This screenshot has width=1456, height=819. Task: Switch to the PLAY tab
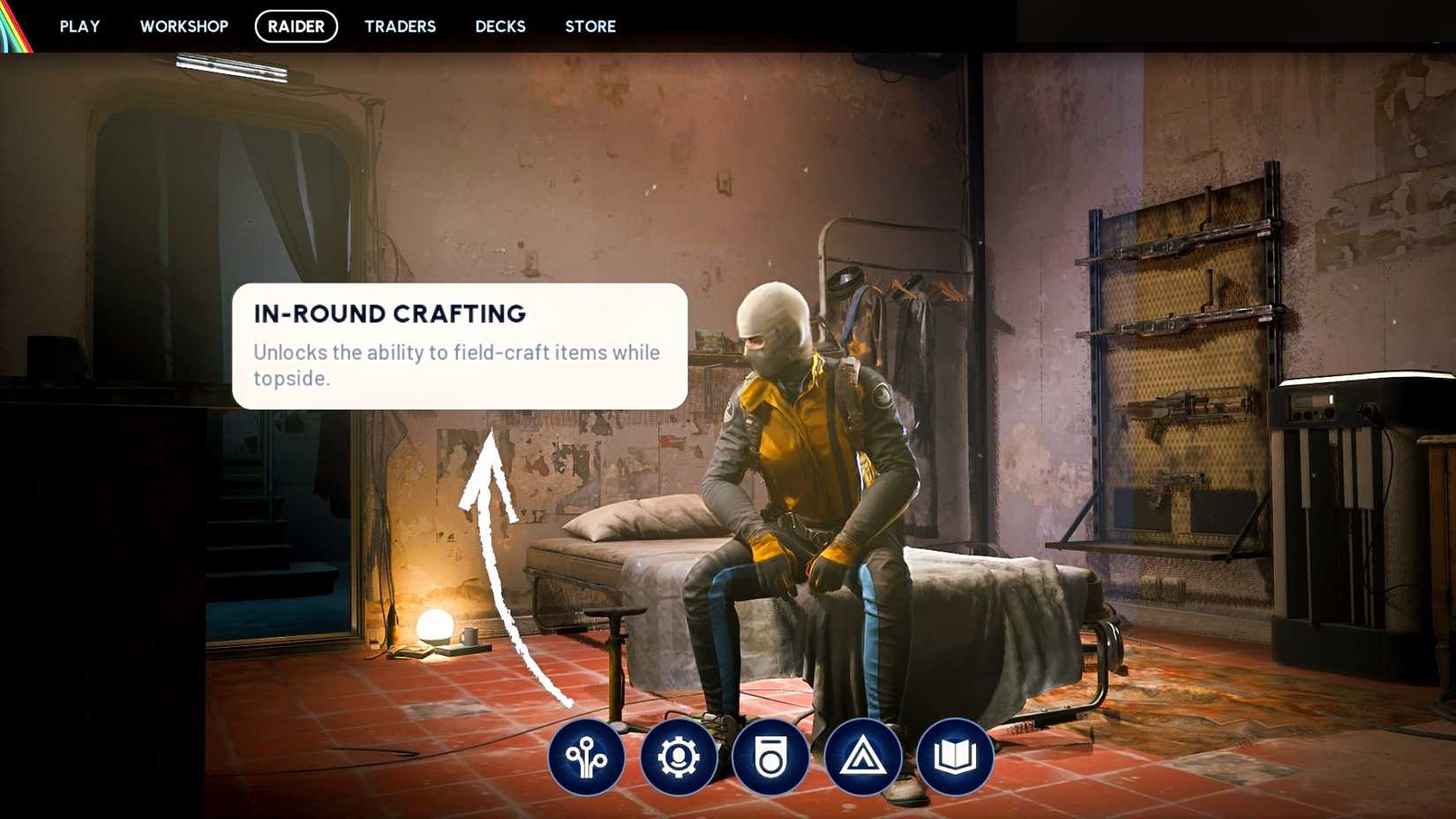click(79, 26)
